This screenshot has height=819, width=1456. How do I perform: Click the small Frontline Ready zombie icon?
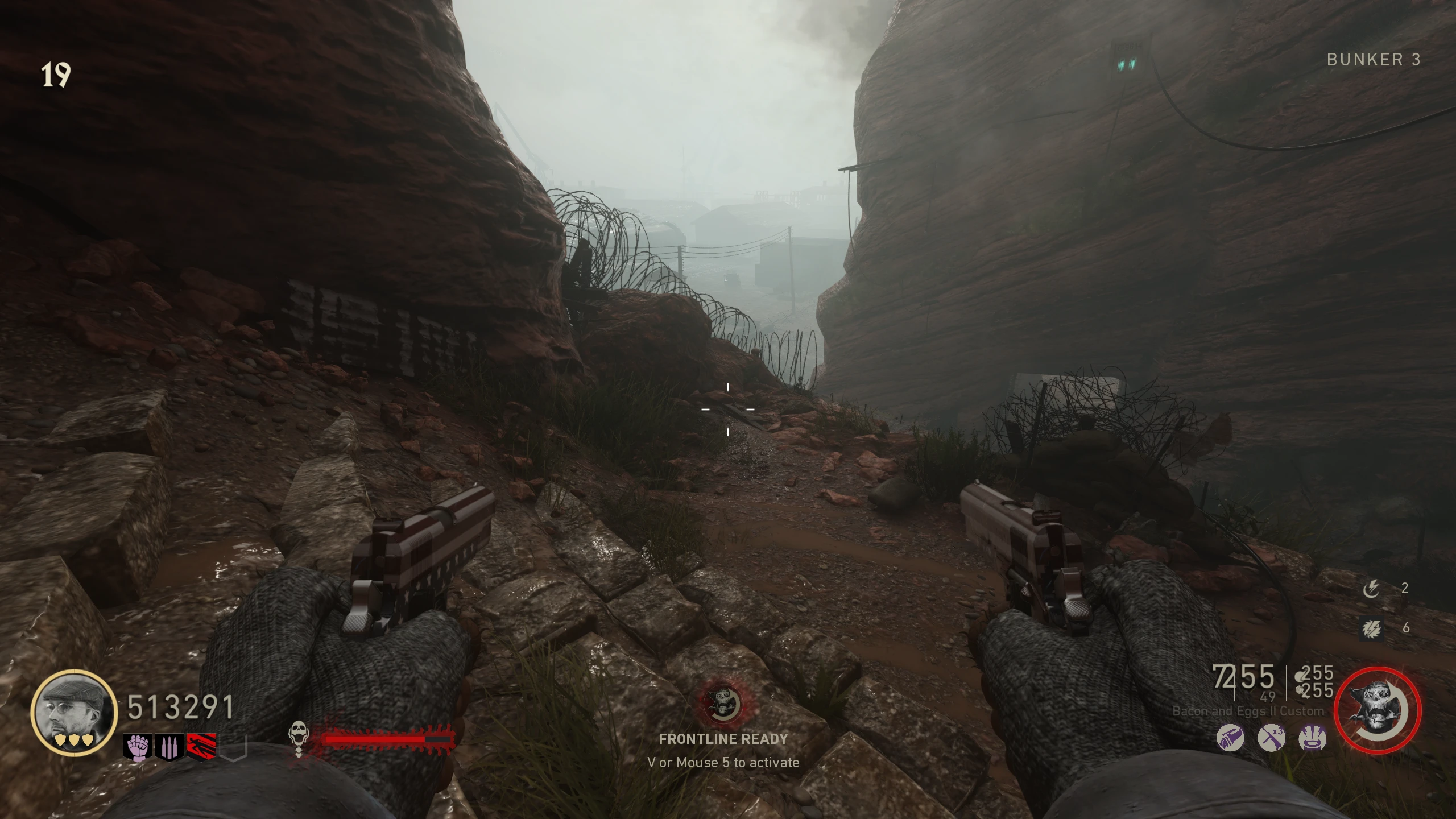tap(722, 704)
